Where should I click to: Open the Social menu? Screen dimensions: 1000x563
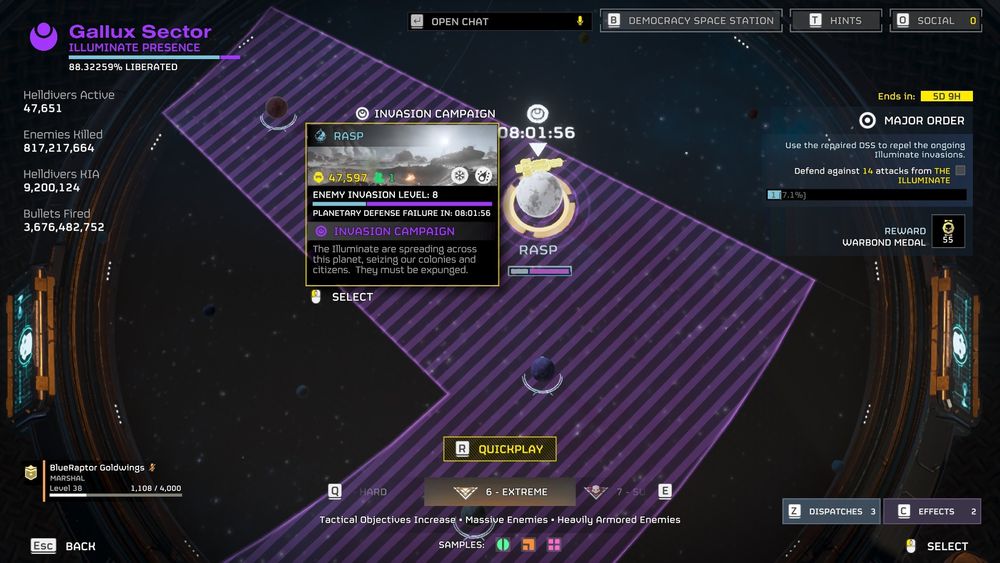coord(936,21)
